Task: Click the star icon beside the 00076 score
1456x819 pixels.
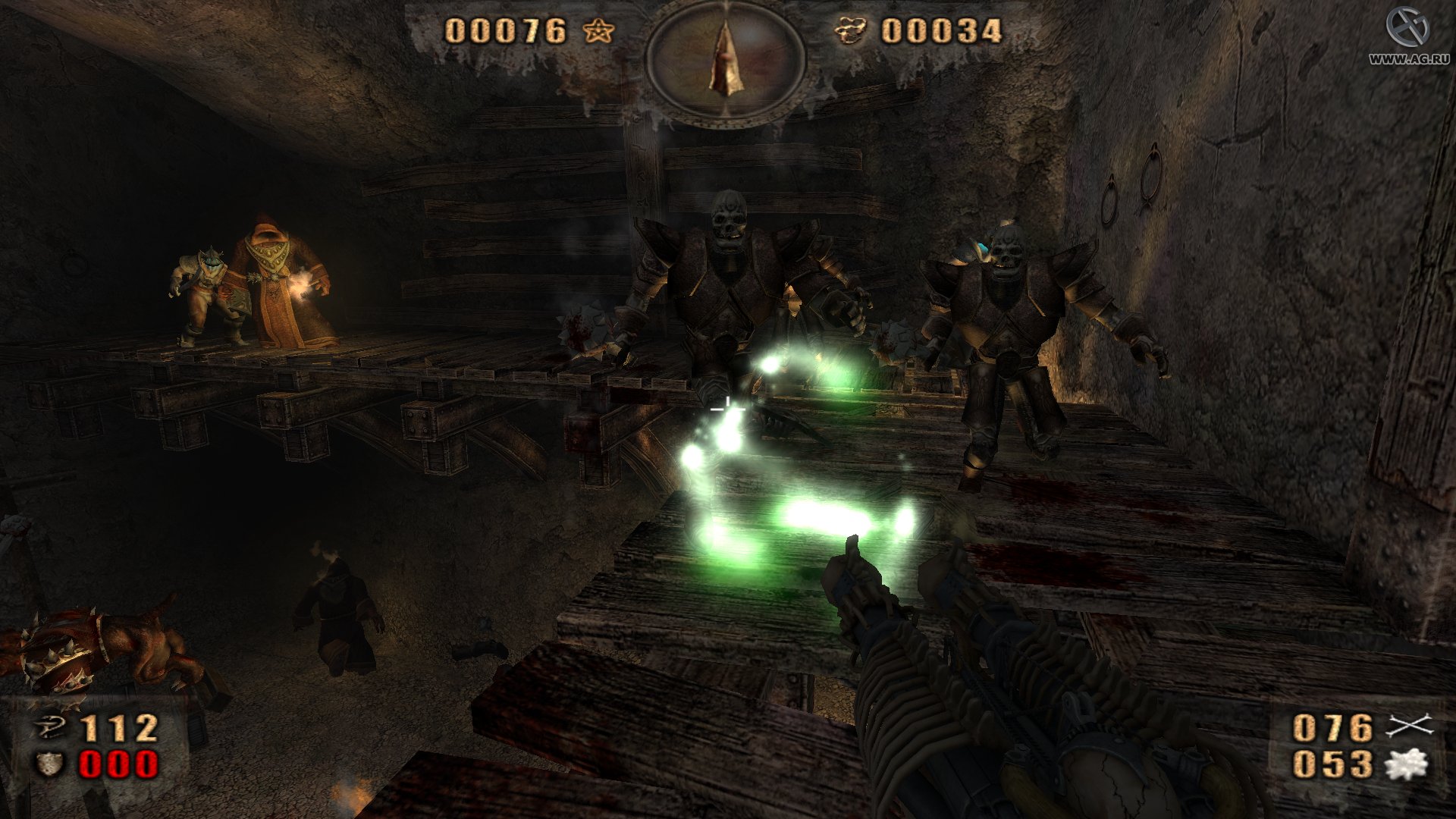Action: pyautogui.click(x=598, y=32)
